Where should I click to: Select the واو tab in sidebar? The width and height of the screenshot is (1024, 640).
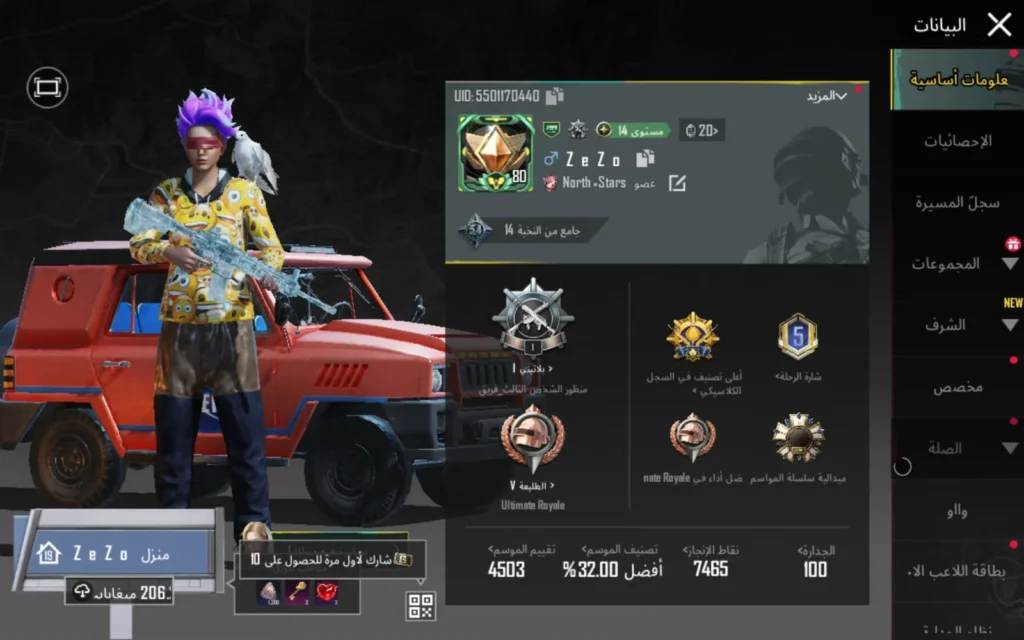click(957, 511)
